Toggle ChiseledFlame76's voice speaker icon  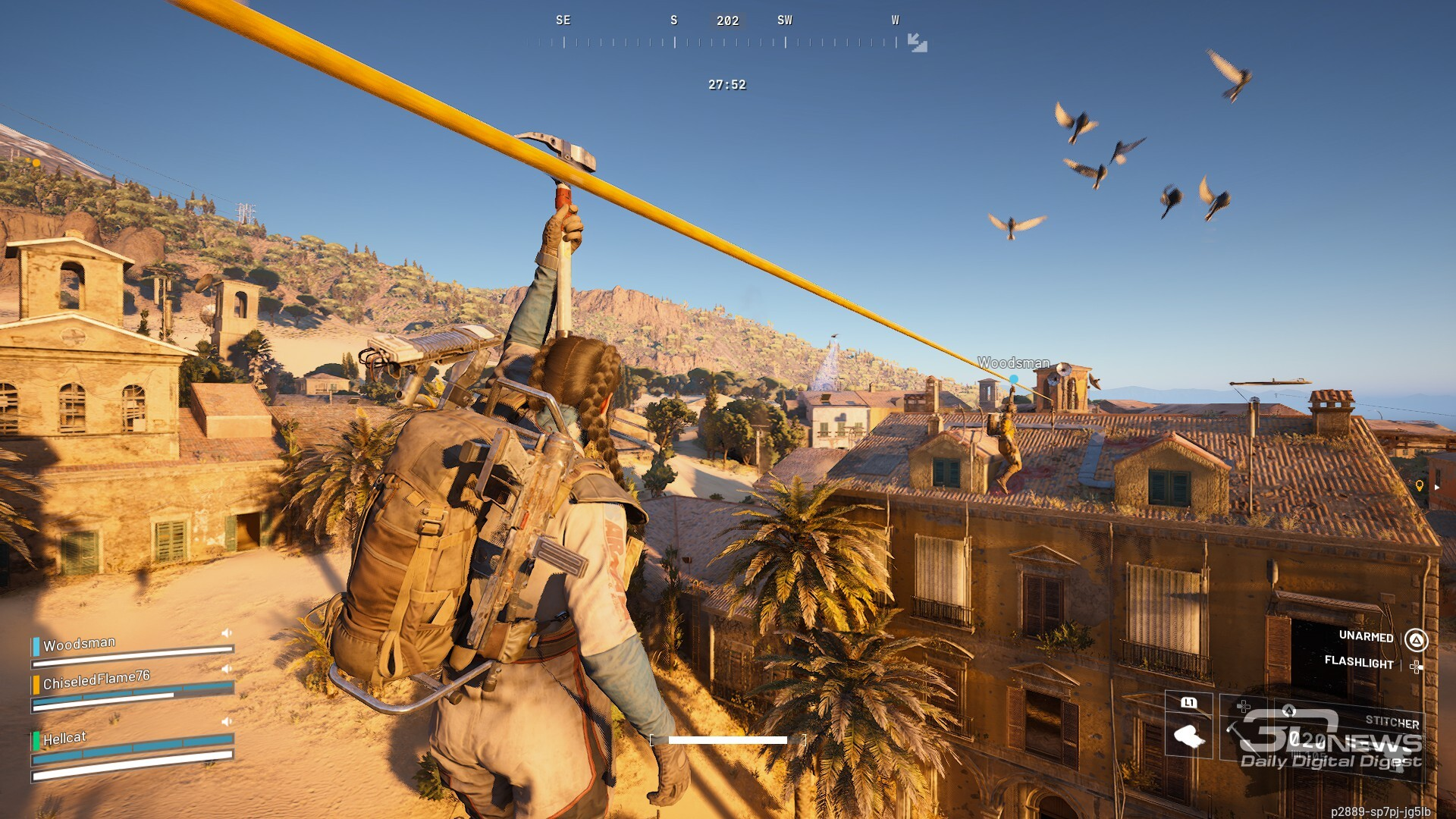tap(226, 669)
